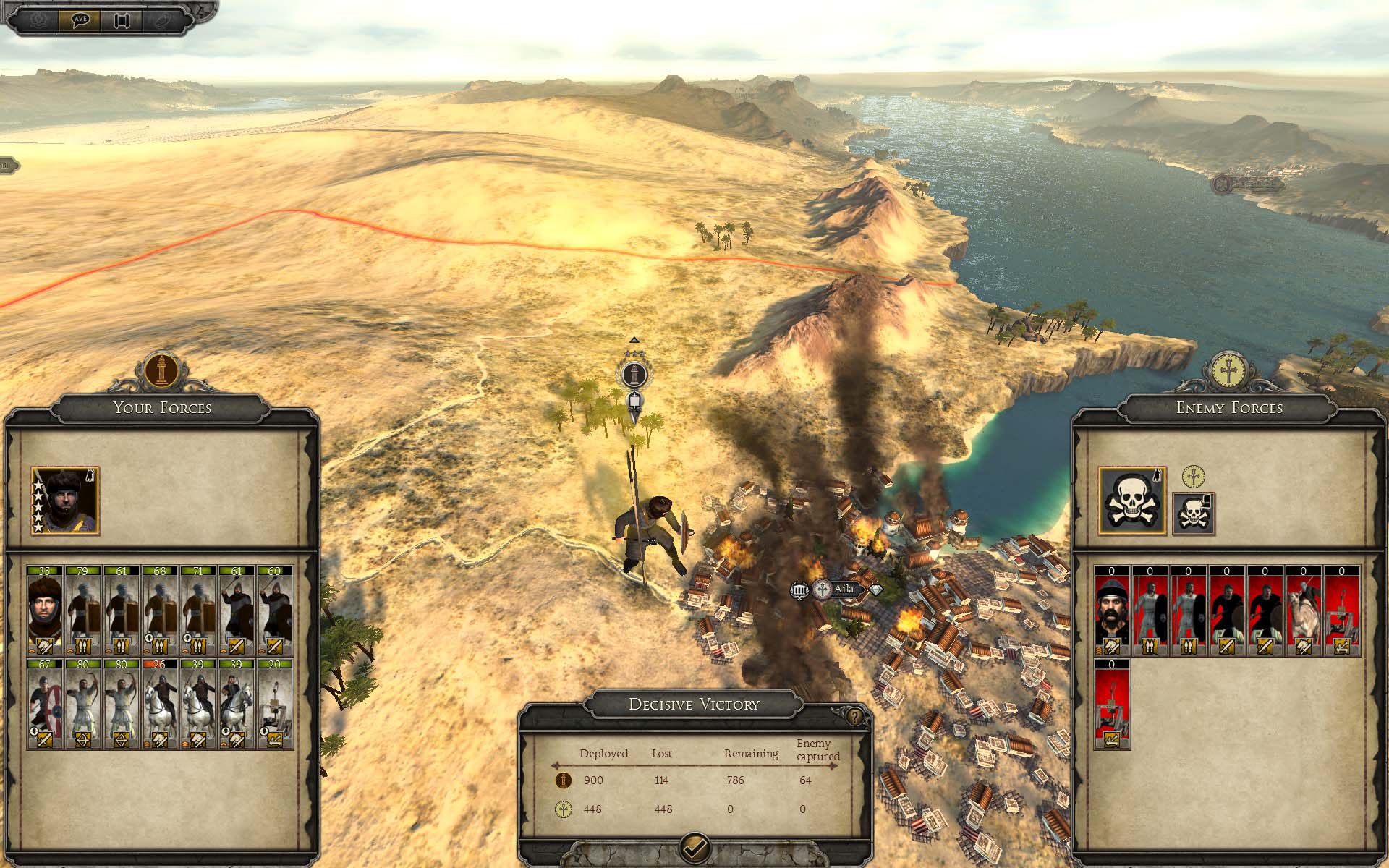Click the small skull enemy garrison portrait
Viewport: 1389px width, 868px height.
coord(1193,514)
